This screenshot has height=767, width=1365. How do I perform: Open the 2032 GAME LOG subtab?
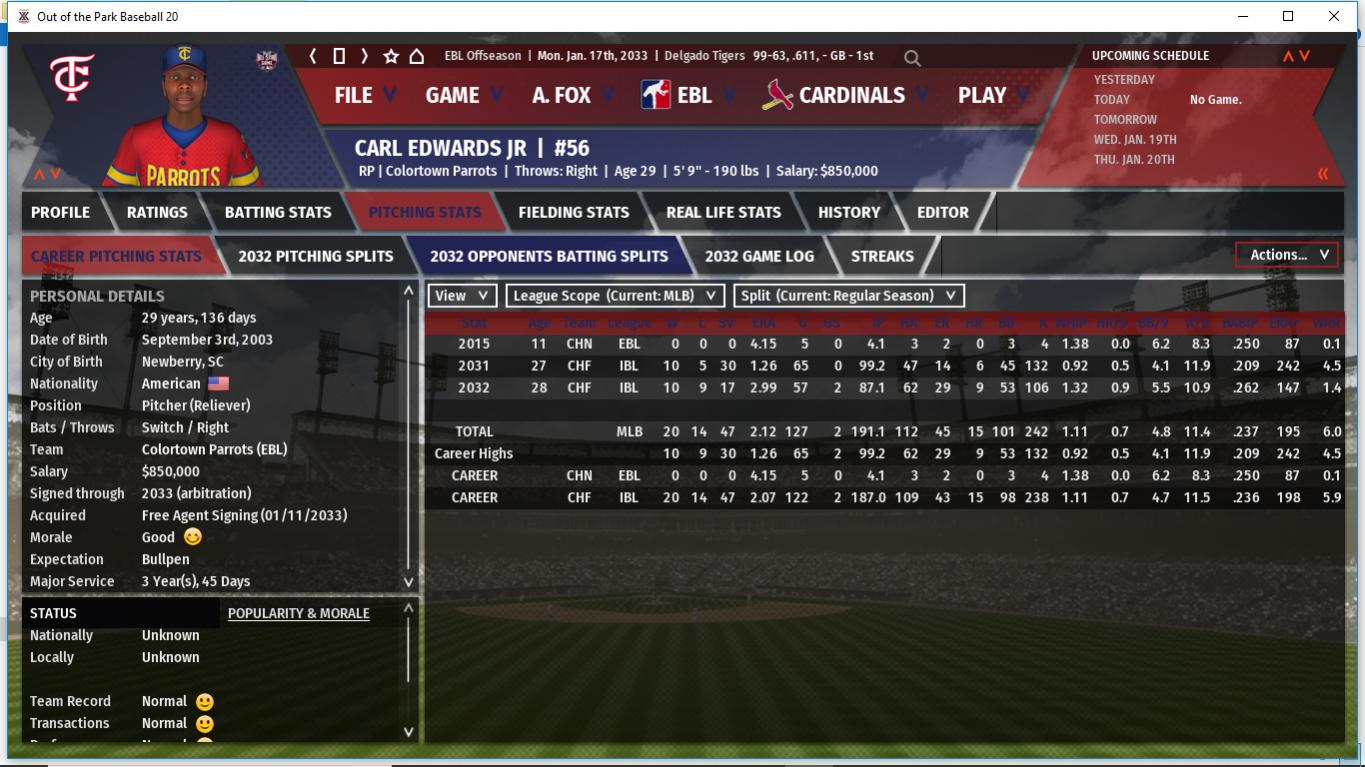coord(759,256)
